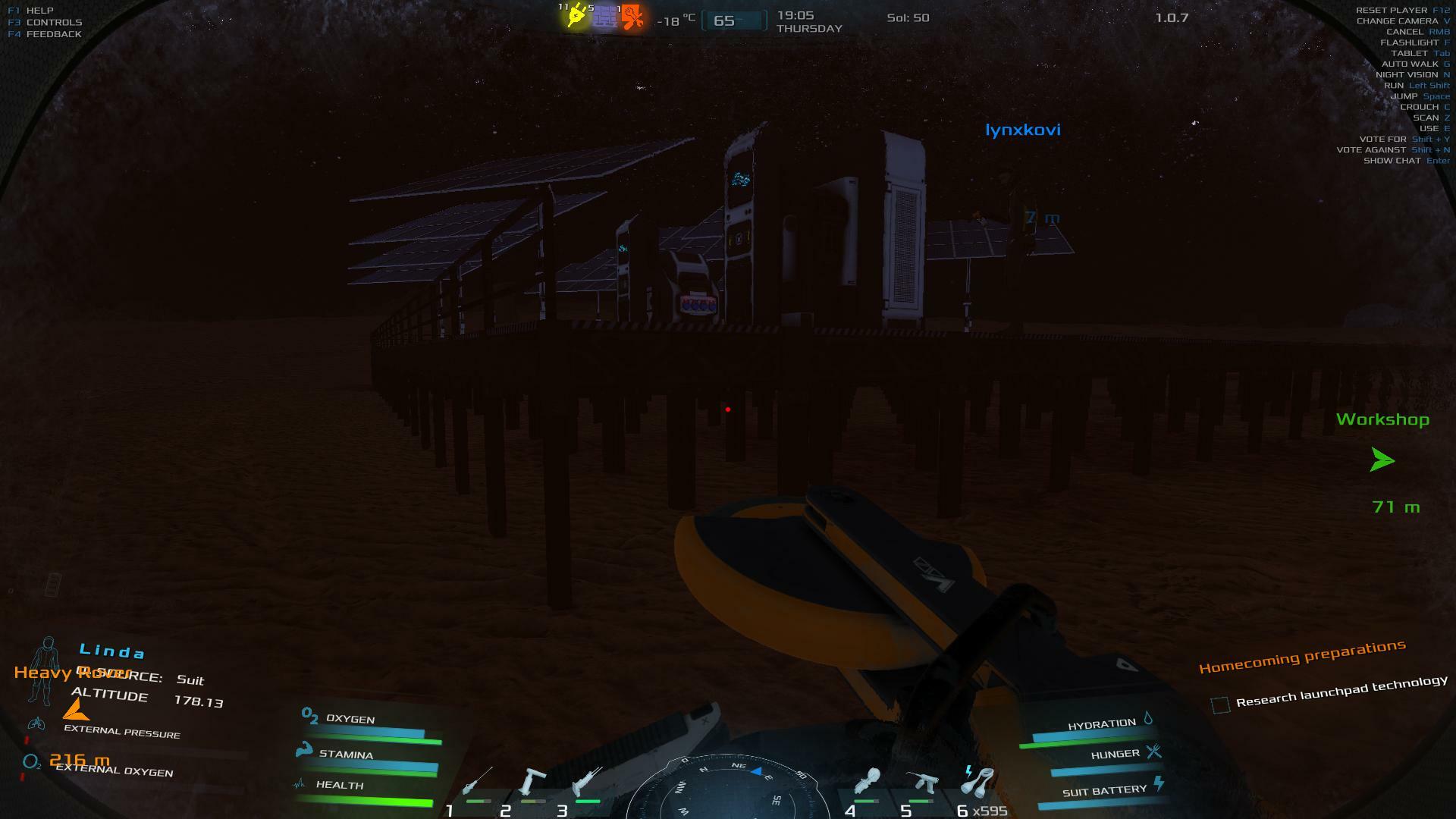Screen dimensions: 1456x819
Task: Click the compass dial
Action: (x=728, y=789)
